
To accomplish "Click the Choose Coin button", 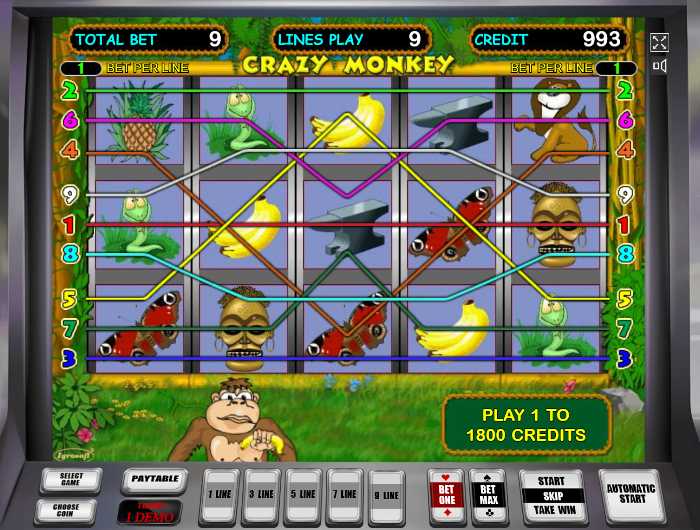I will pos(71,508).
